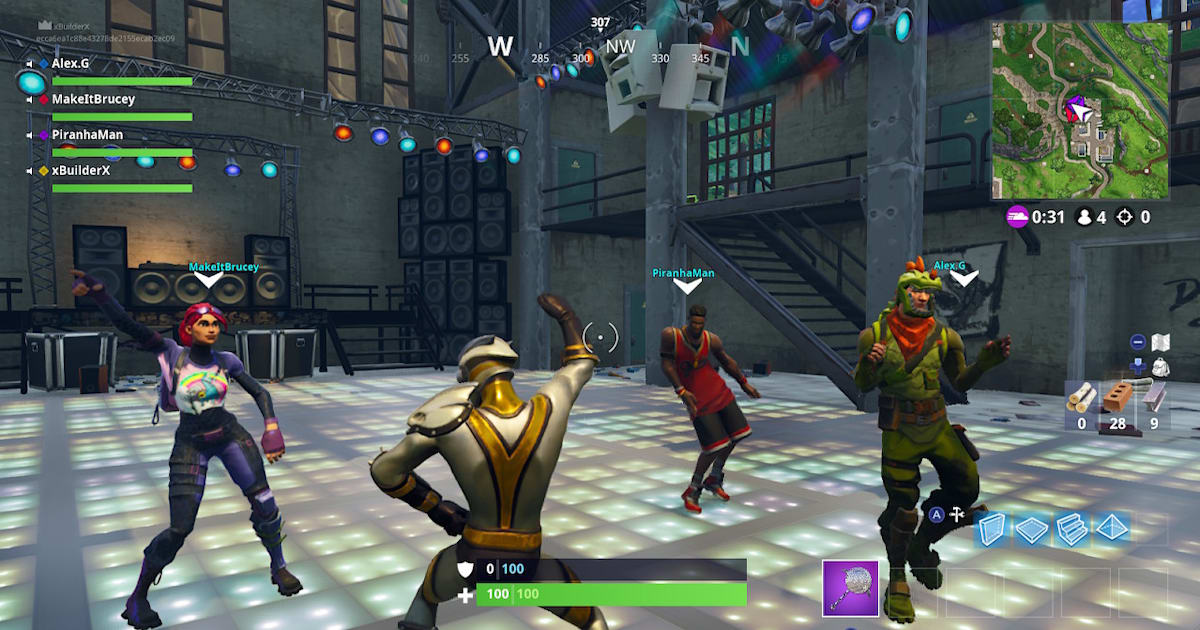Select the disco ball pickaxe slot
Viewport: 1200px width, 630px height.
(x=850, y=587)
